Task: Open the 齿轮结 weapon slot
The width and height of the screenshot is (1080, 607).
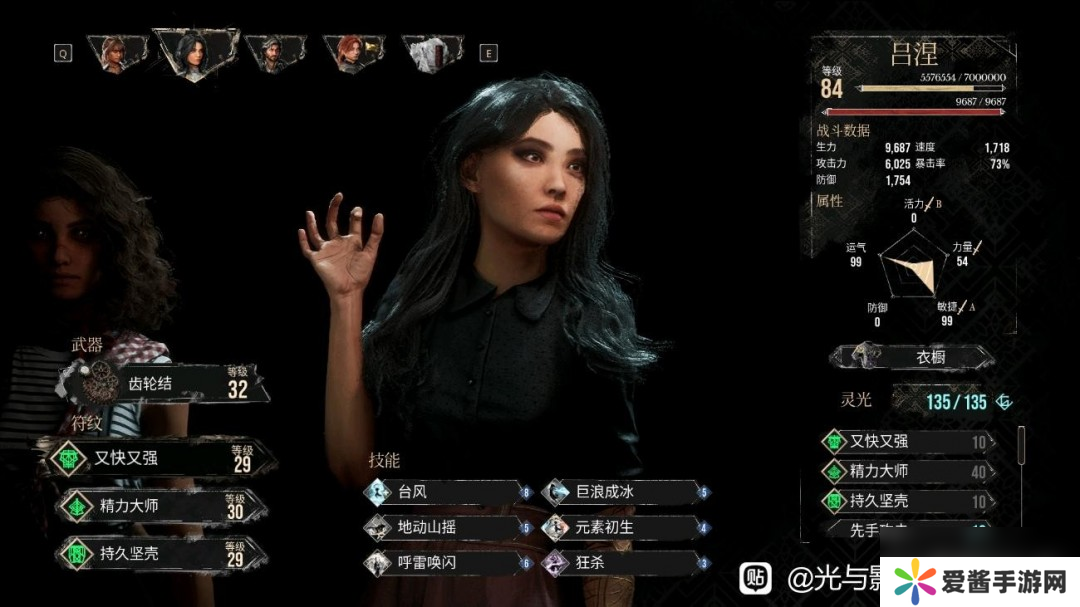Action: point(165,382)
